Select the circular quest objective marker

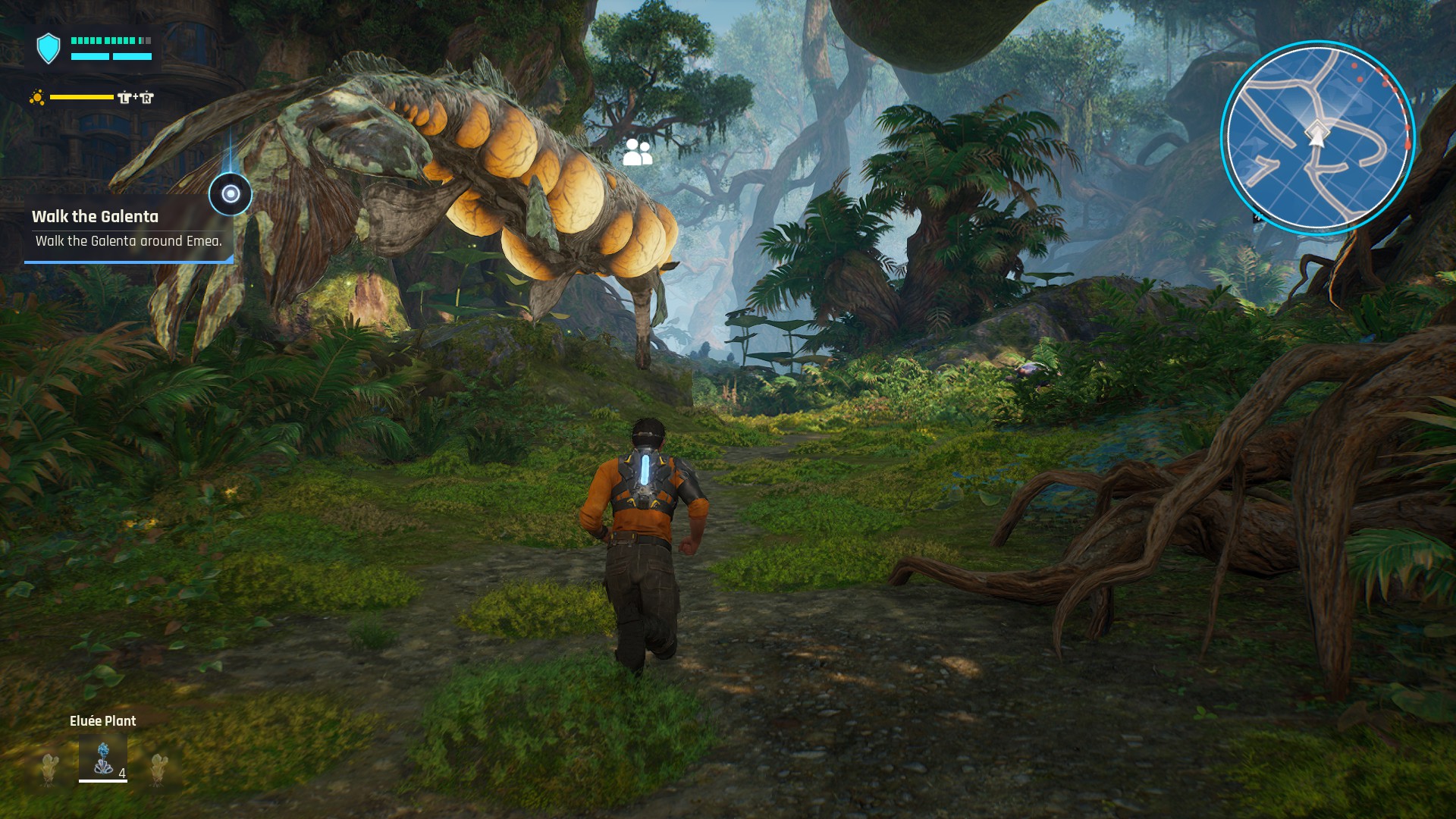tap(231, 194)
